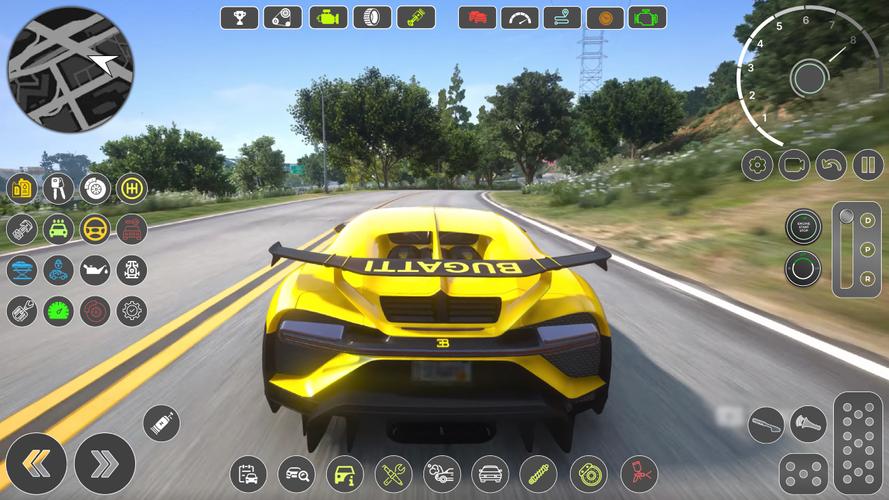Switch camera view with camera button

click(x=794, y=164)
